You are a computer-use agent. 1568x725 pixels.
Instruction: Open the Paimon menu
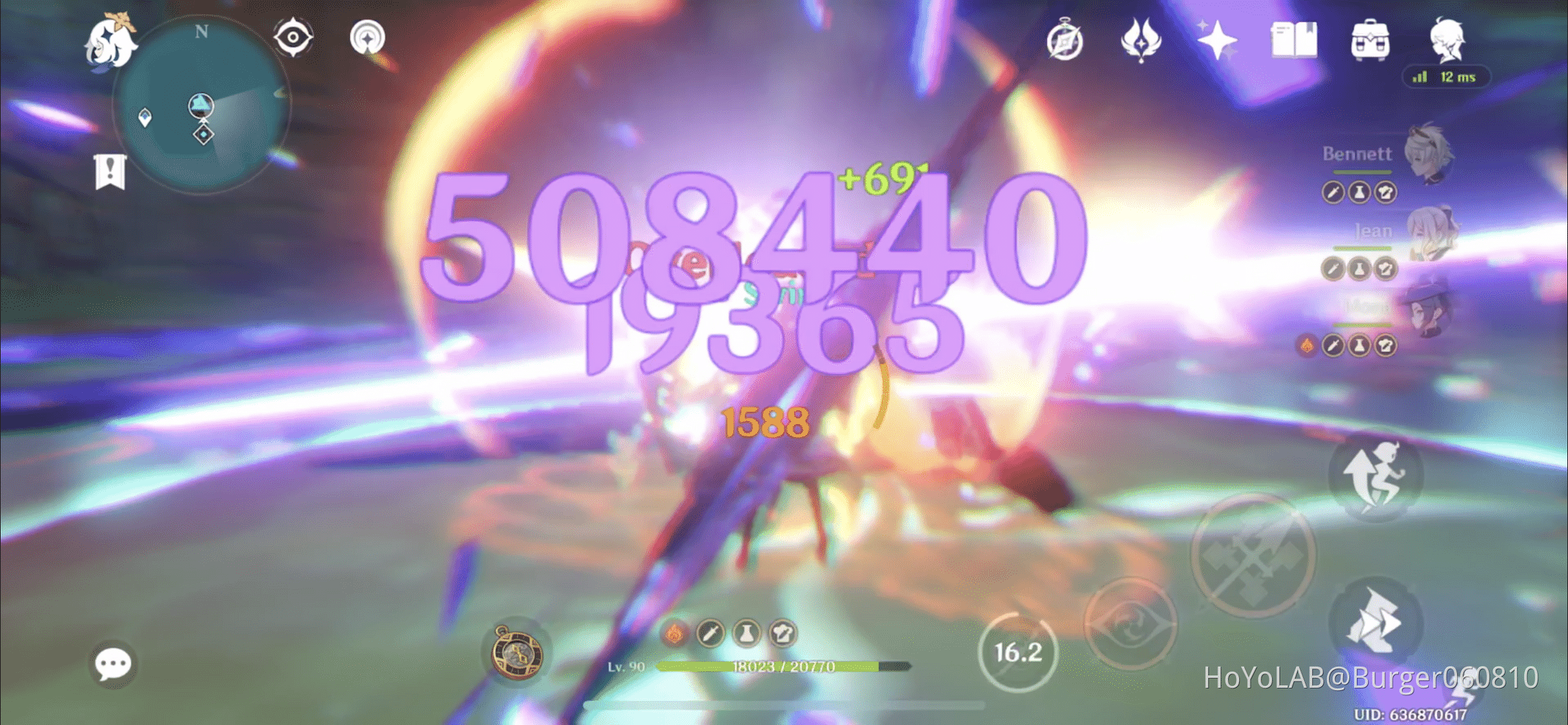(112, 40)
